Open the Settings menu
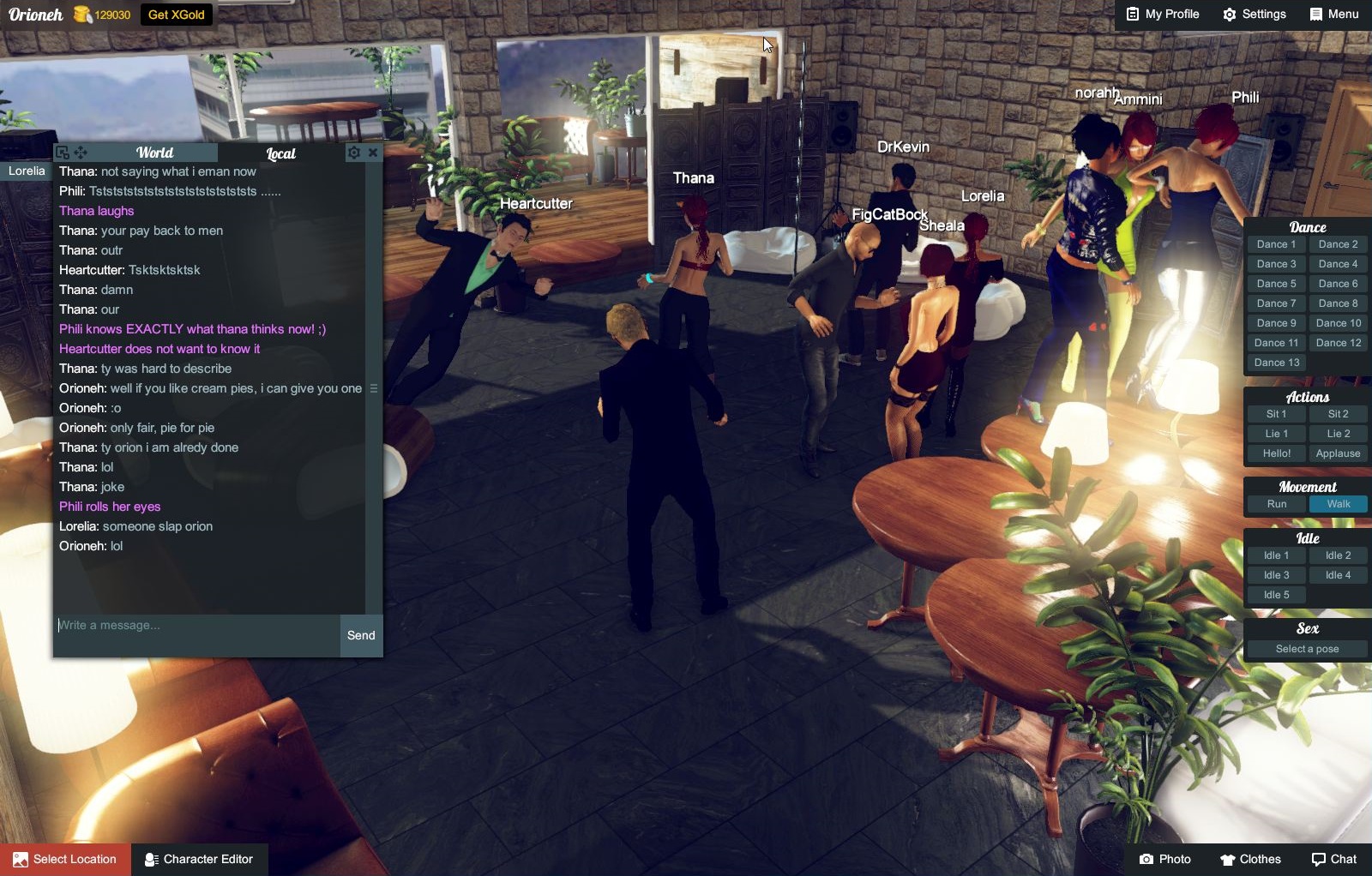 point(1255,15)
